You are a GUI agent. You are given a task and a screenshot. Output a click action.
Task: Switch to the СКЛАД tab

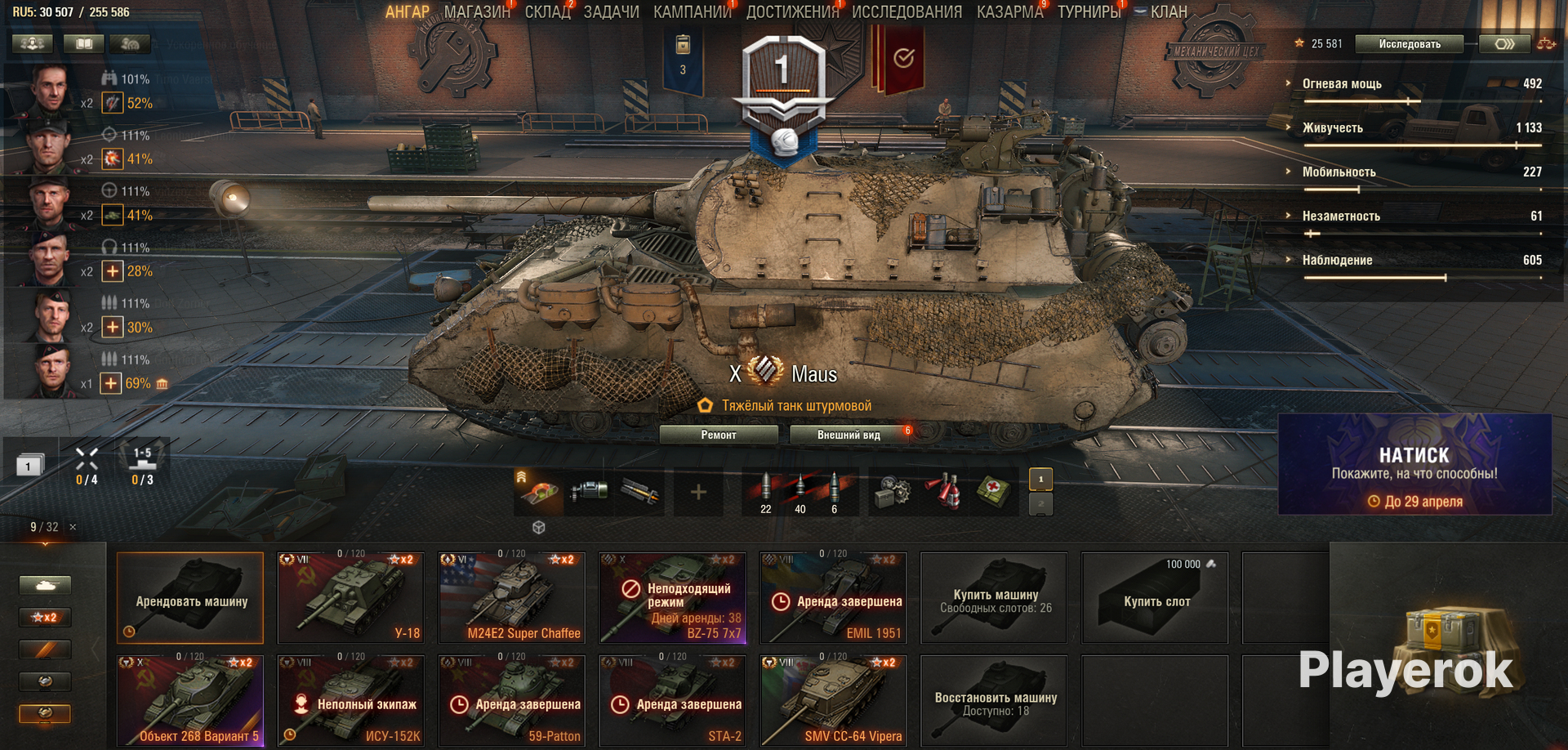point(547,12)
